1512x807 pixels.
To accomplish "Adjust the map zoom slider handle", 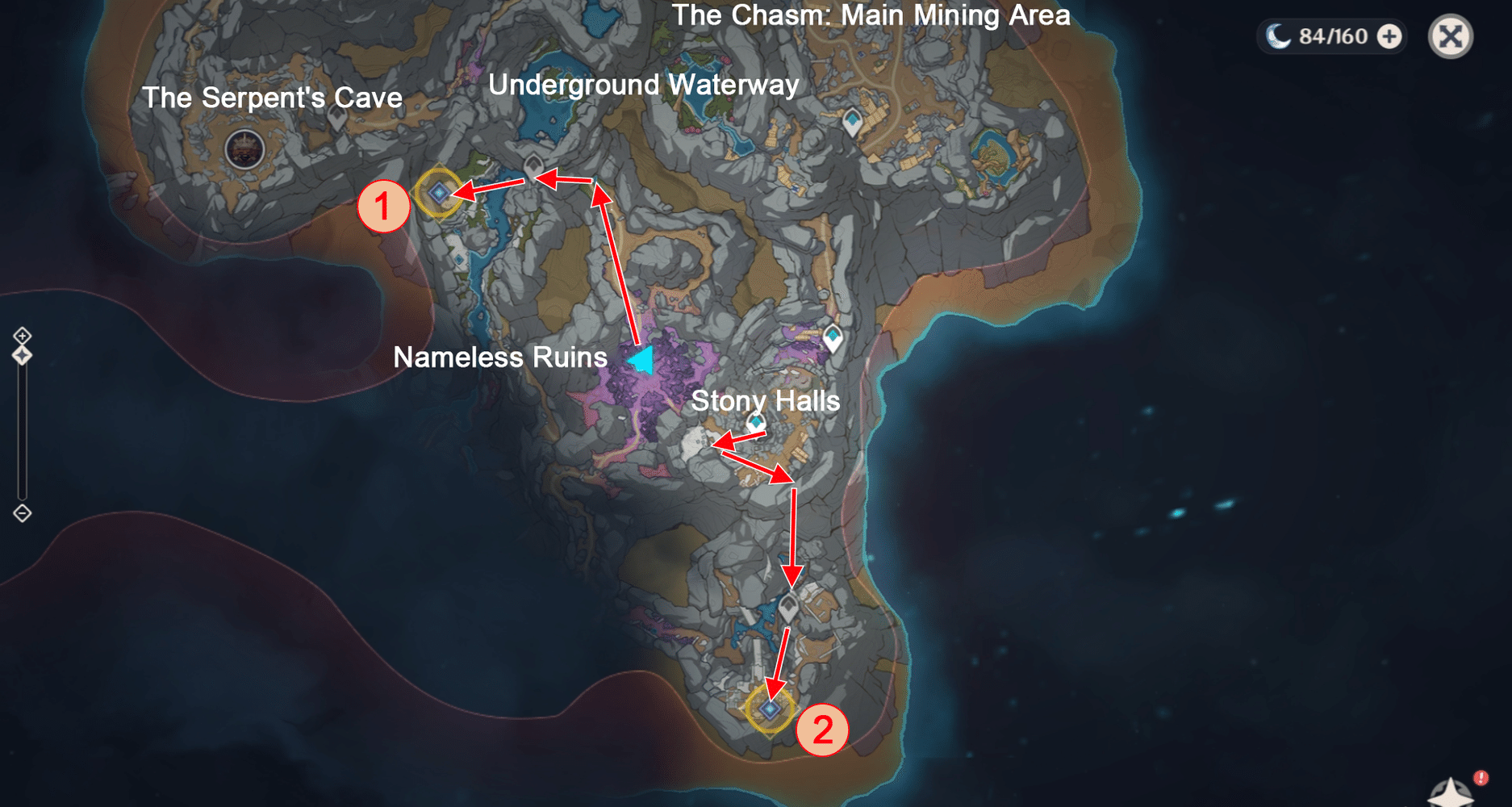I will point(22,353).
